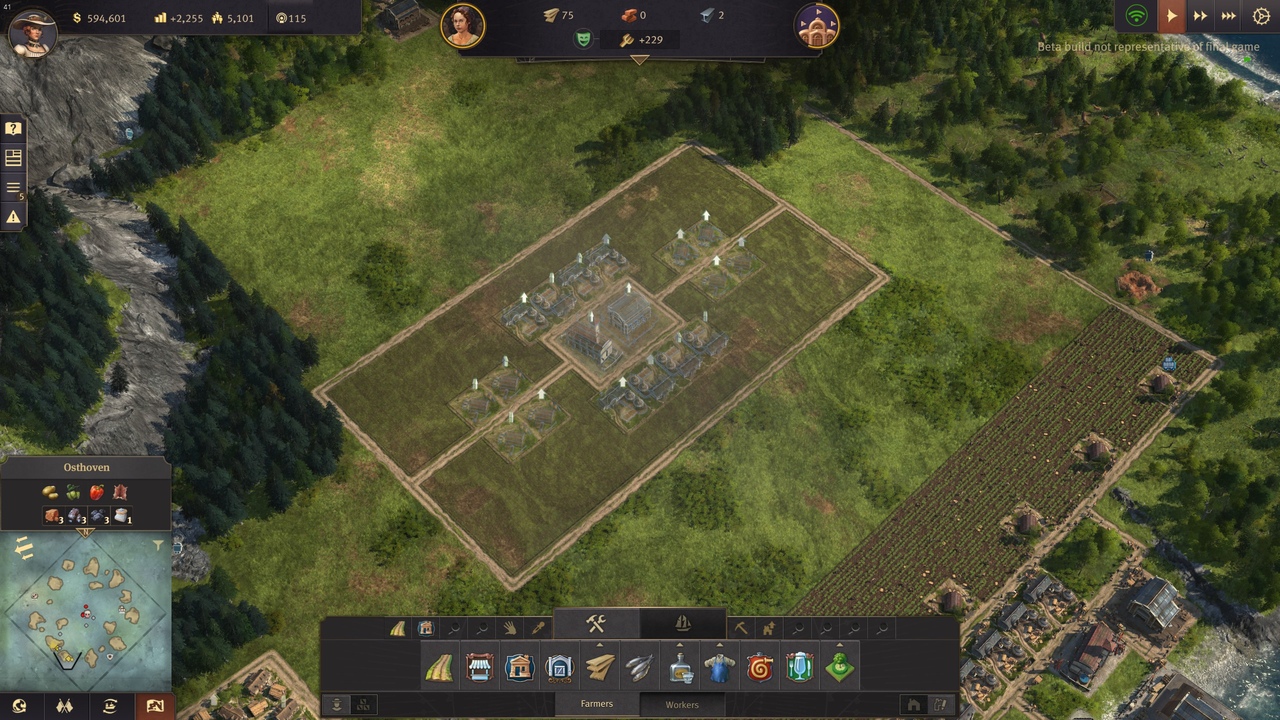Expand the sawmill production chain arrow
Screen dimensions: 1280x720
point(599,644)
